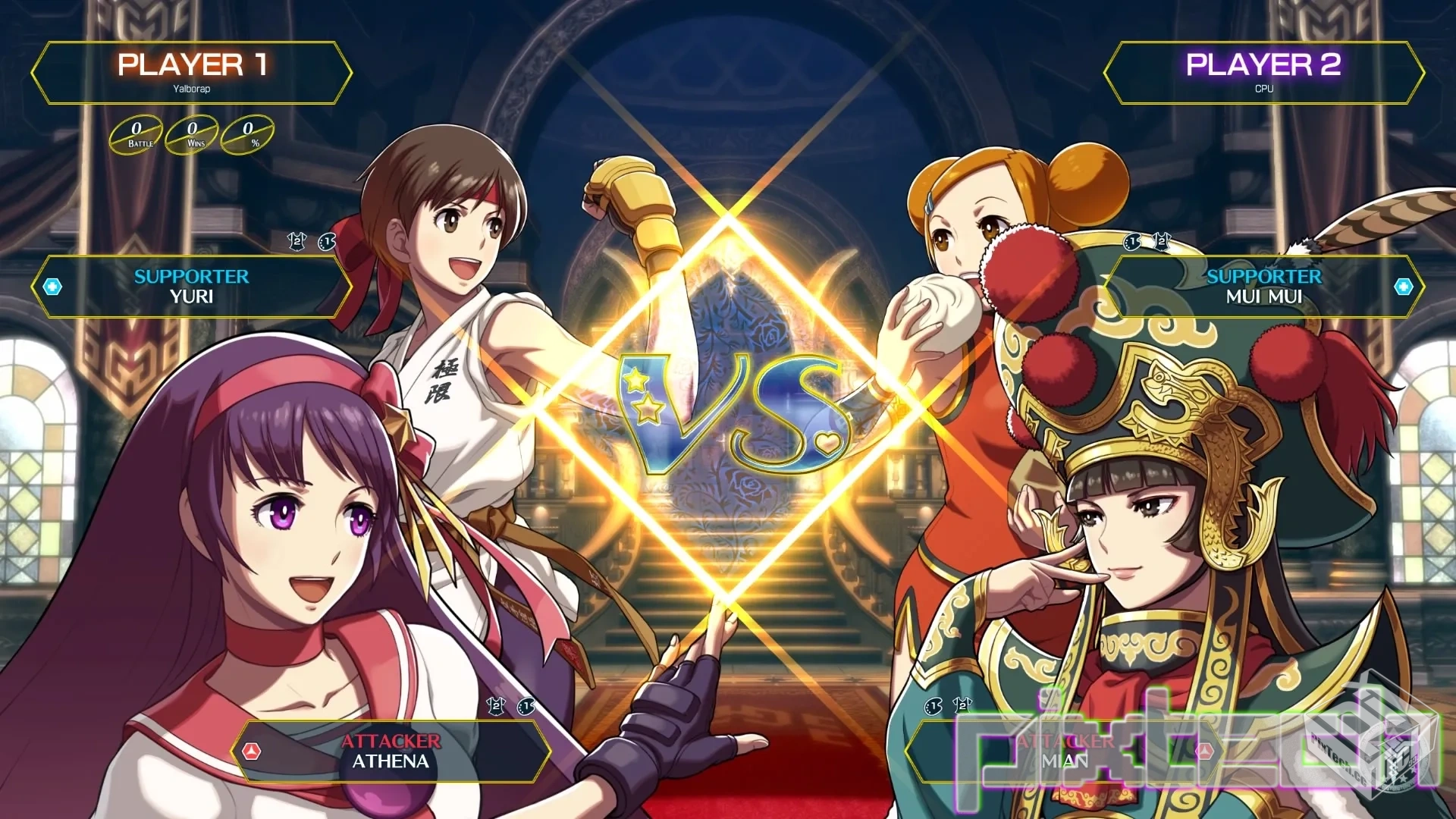Select the Player 1 name banner

coord(192,73)
